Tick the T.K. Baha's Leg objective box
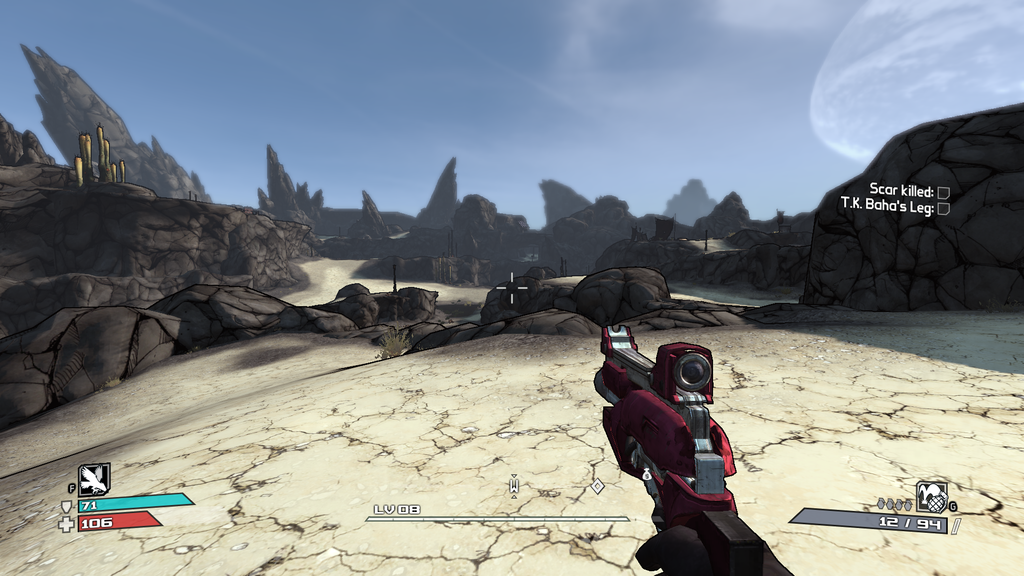This screenshot has width=1024, height=576. click(943, 207)
